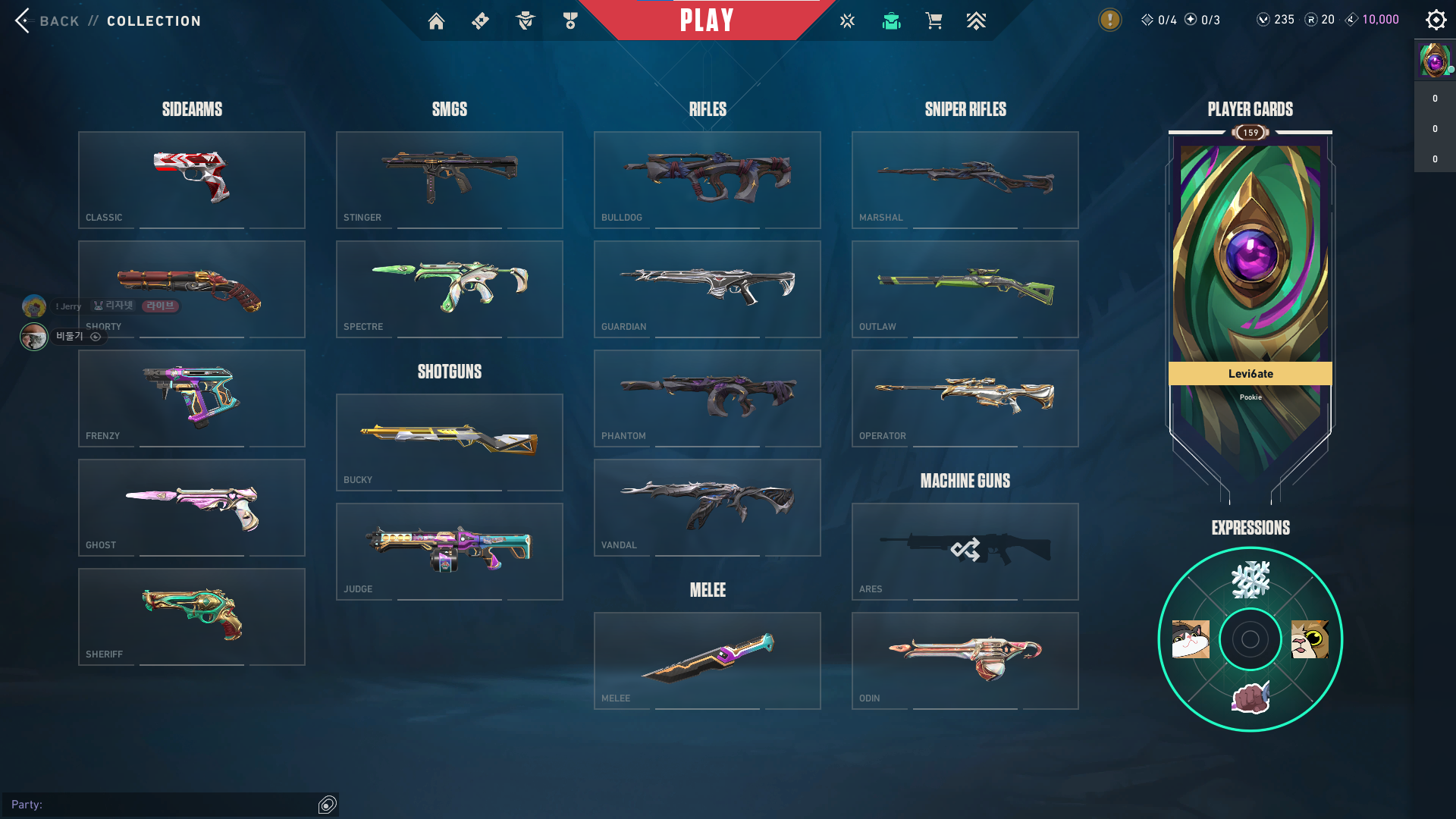Open the Vandal rifle slot
Image resolution: width=1456 pixels, height=819 pixels.
click(708, 507)
